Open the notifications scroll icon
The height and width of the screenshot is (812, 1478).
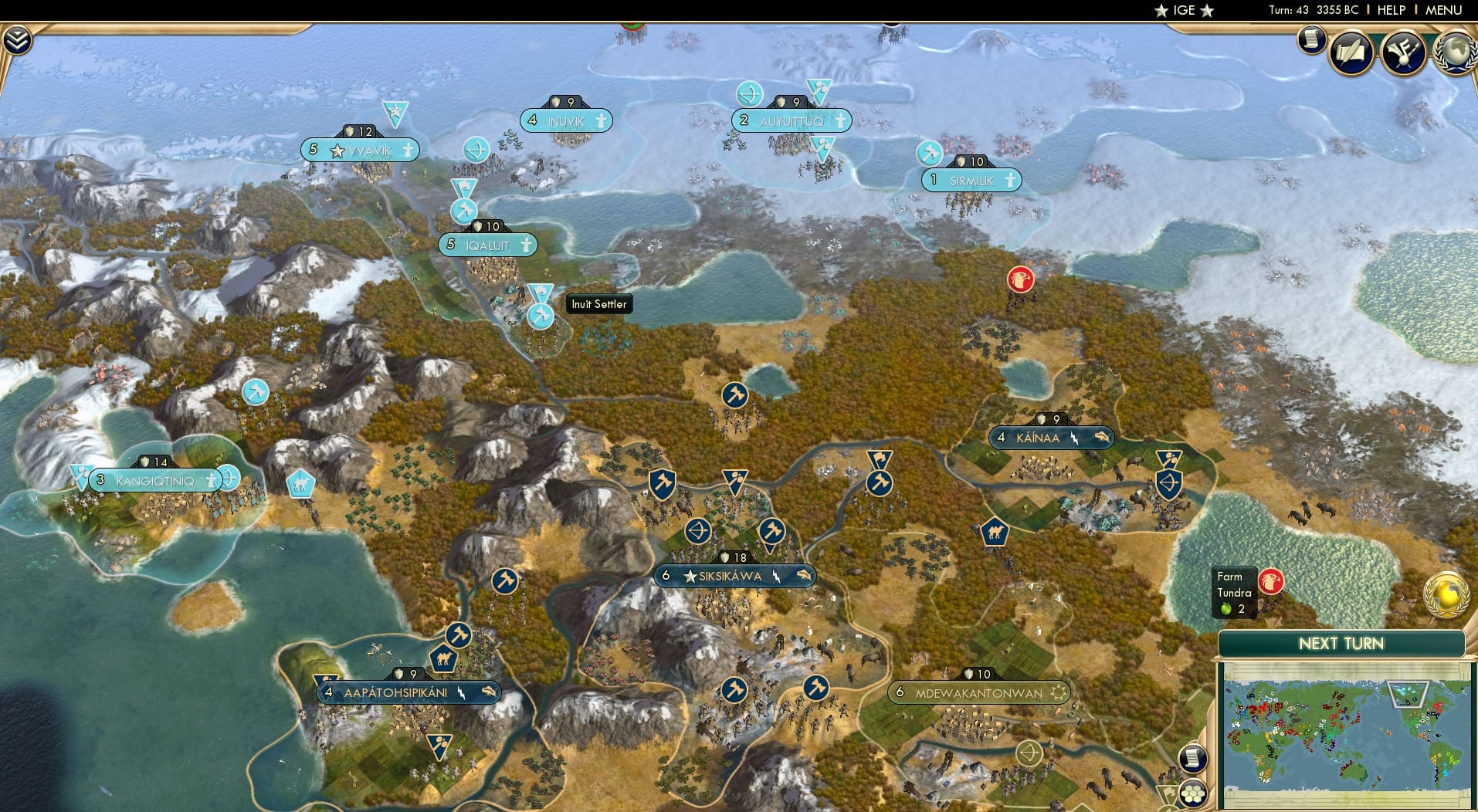pos(1310,41)
